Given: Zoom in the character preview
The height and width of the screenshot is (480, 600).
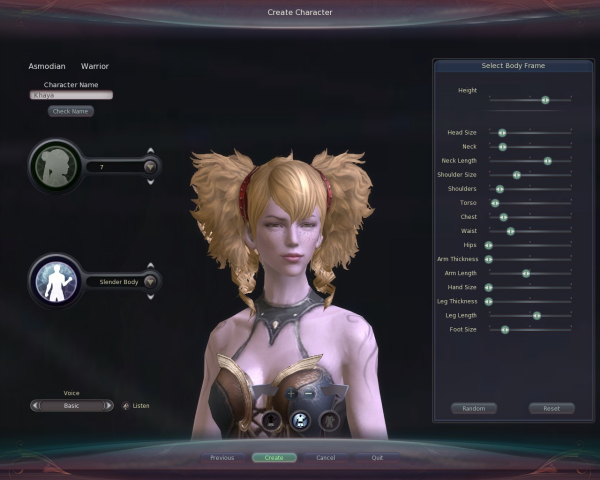Looking at the screenshot, I should 292,394.
